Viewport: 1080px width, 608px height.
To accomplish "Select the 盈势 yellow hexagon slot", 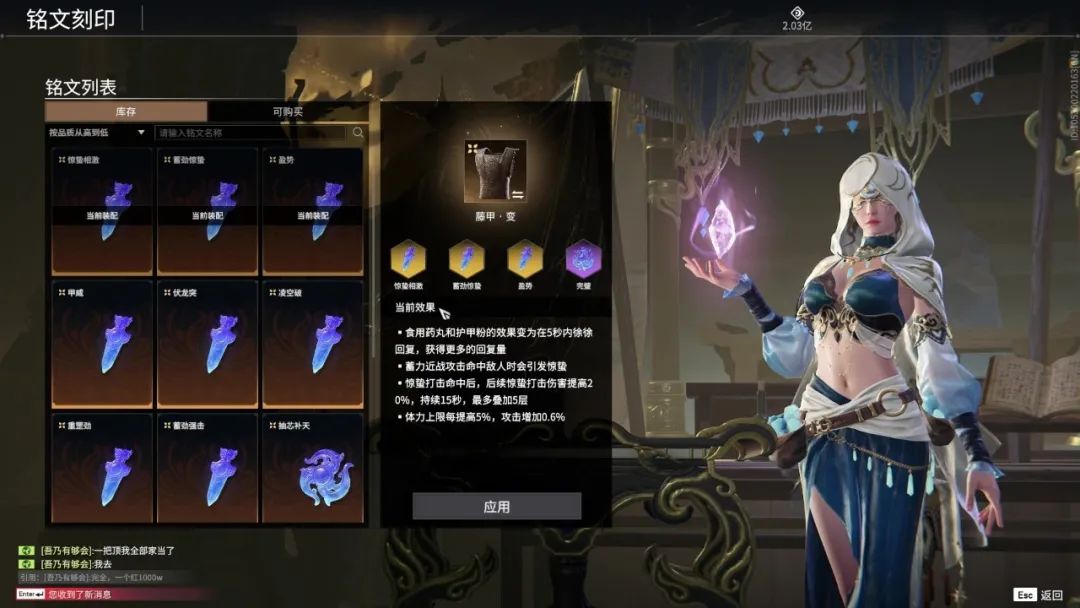I will [x=524, y=258].
